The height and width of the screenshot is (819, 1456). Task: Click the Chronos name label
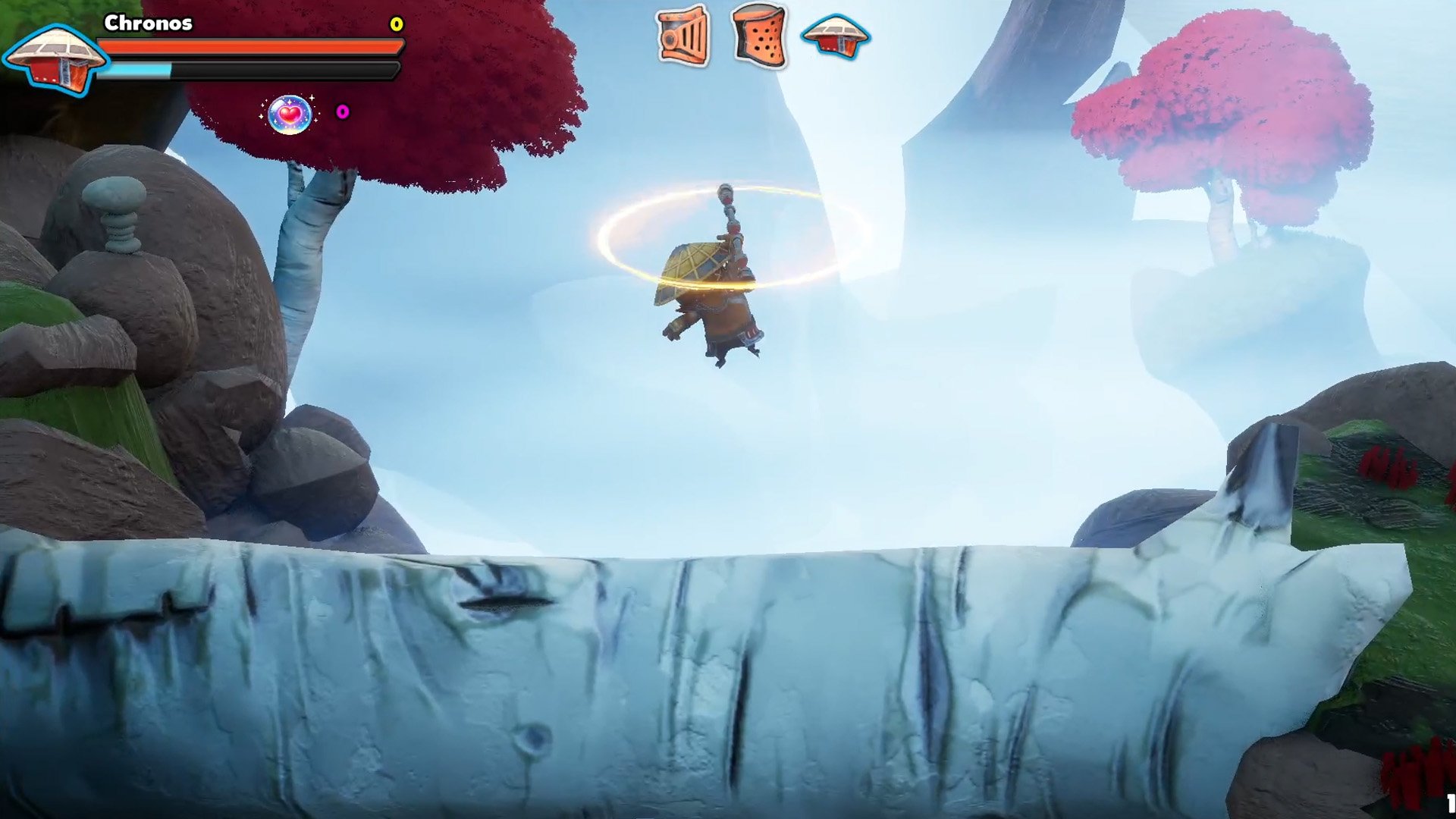coord(146,24)
